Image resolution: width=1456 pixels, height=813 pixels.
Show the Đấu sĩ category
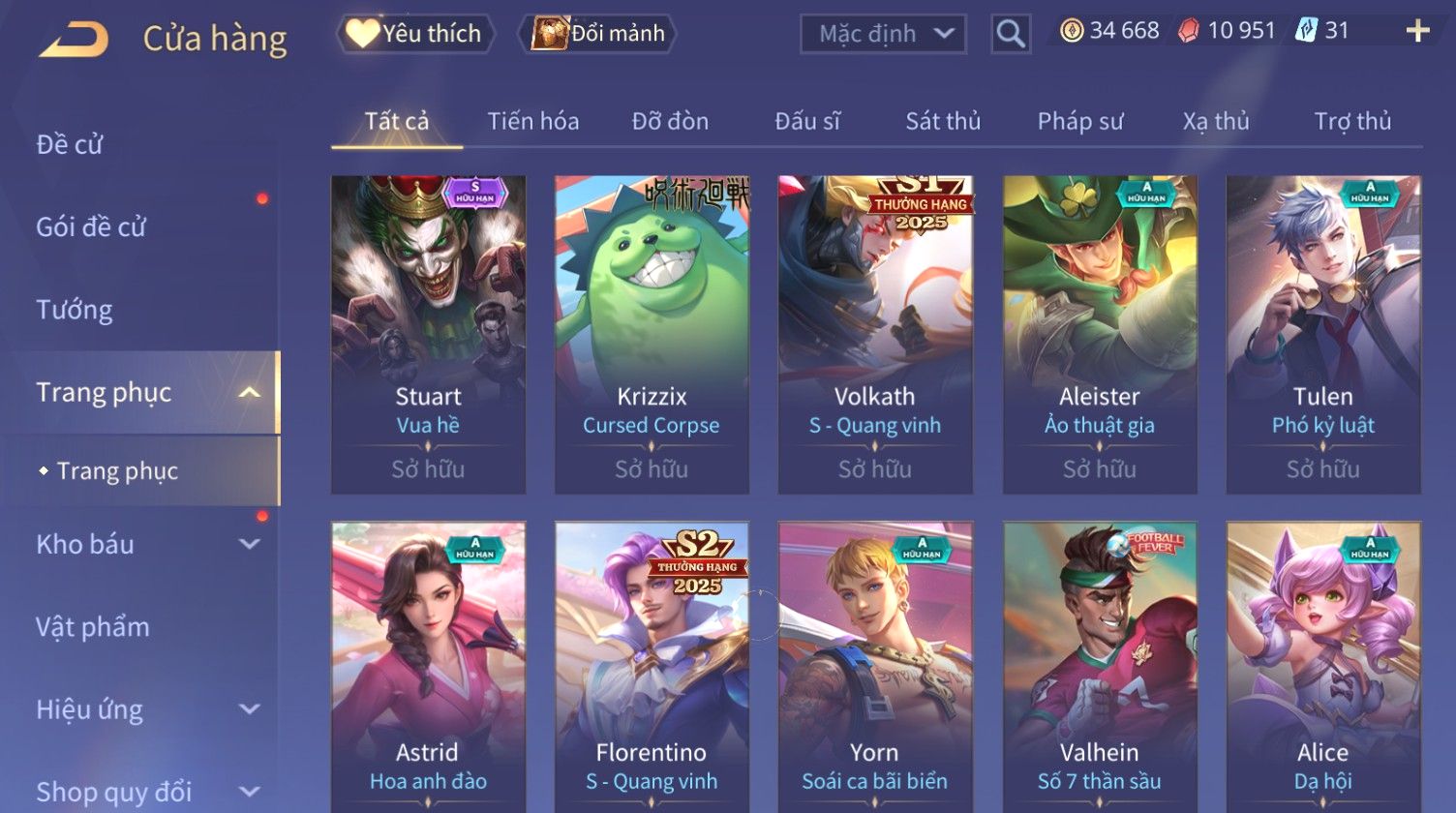click(x=806, y=121)
